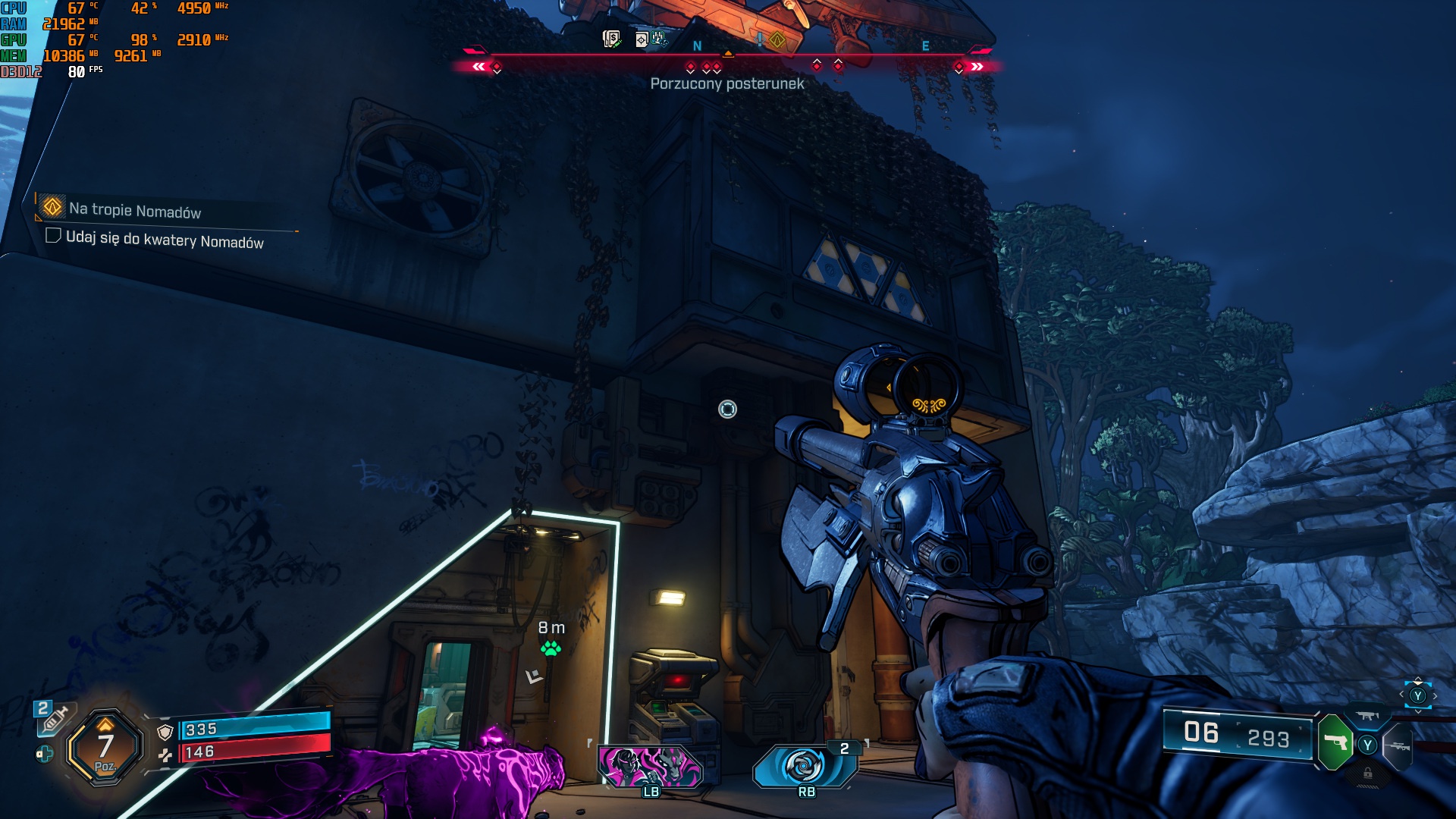Click the blue exclamation marker on compass
The height and width of the screenshot is (819, 1456).
point(760,38)
